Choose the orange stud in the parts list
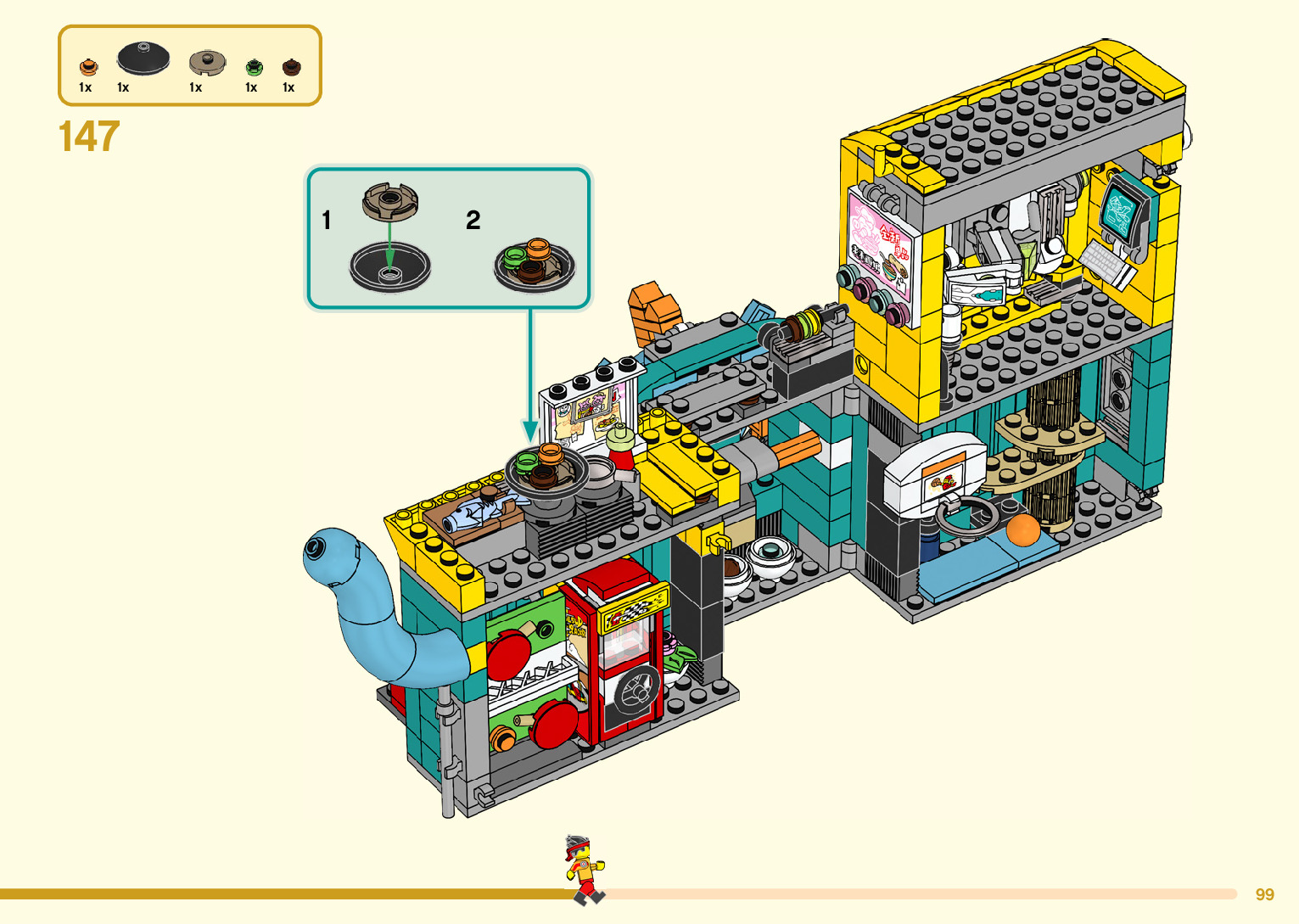Screen dimensions: 1299x924 coord(88,67)
